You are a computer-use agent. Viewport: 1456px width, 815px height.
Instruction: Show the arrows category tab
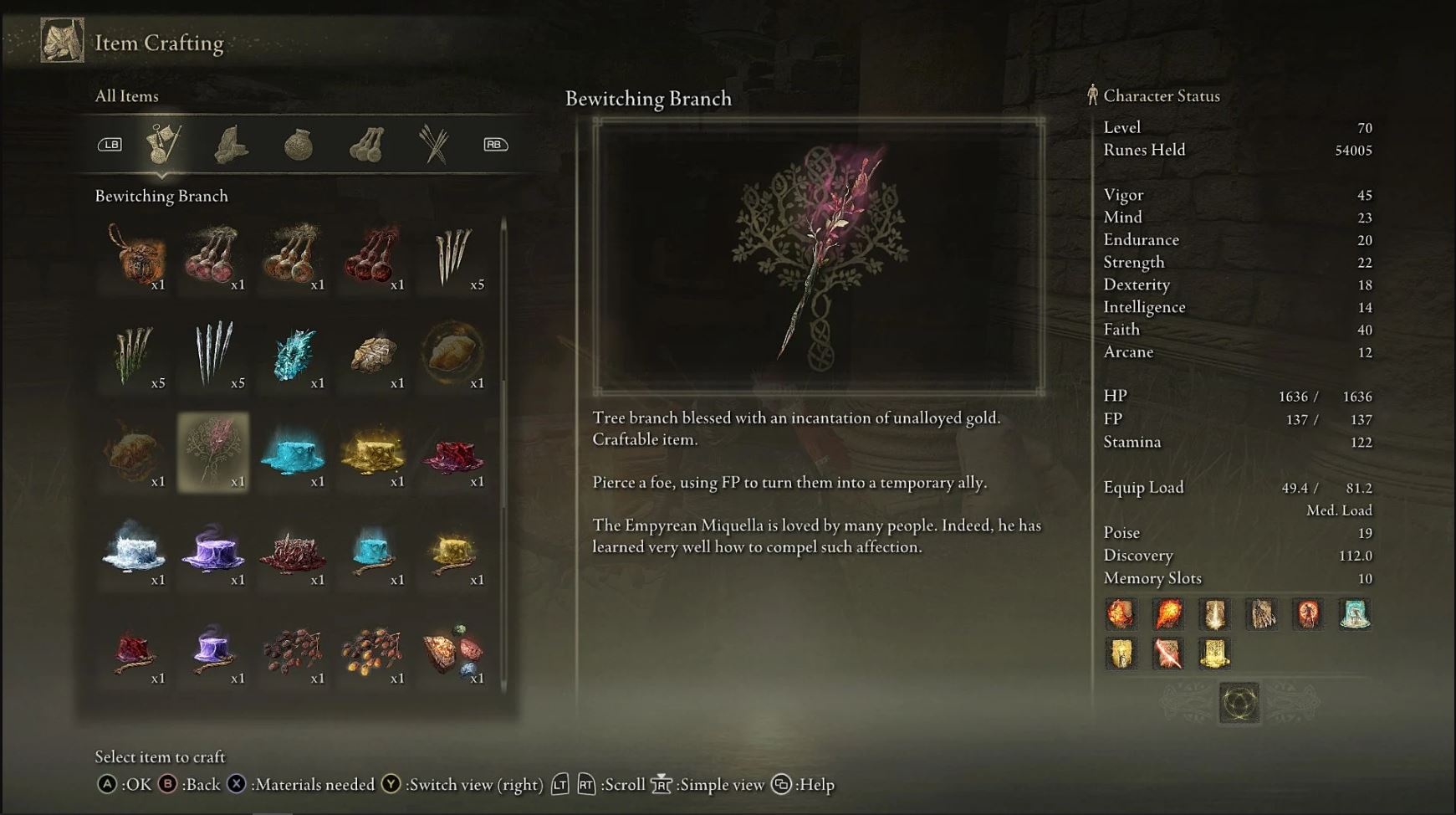434,144
